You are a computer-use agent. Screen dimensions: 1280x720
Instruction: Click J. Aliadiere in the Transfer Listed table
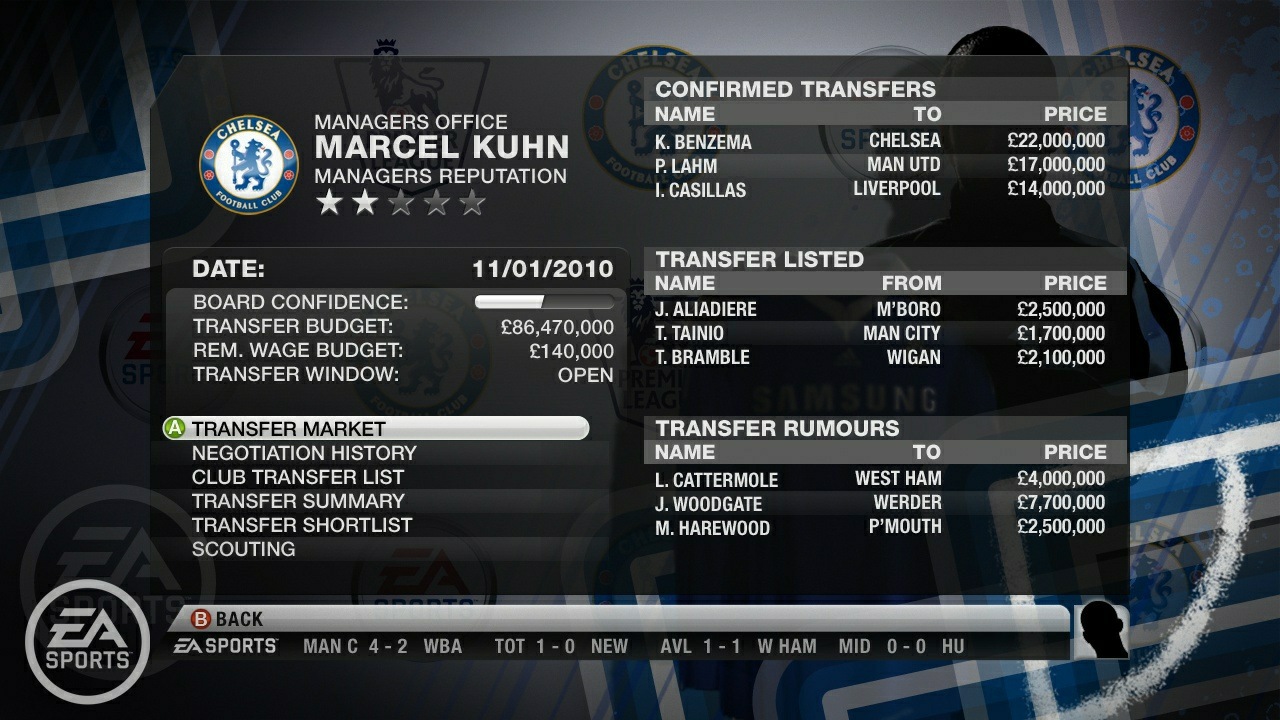(705, 309)
